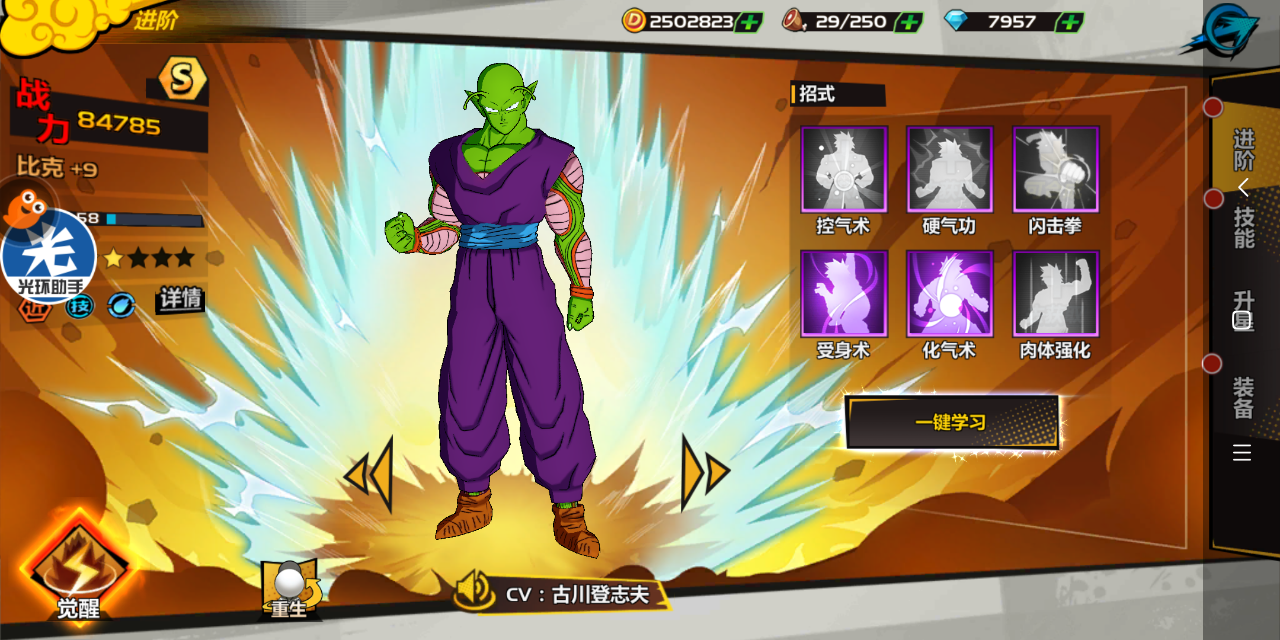Select the 受身术 move icon
Screen dimensions: 1280x640
tap(843, 294)
